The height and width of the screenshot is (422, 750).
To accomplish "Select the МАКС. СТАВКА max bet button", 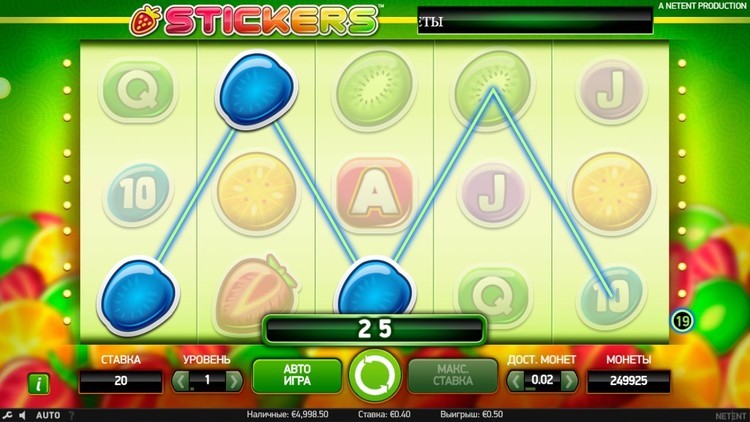I will tap(452, 375).
